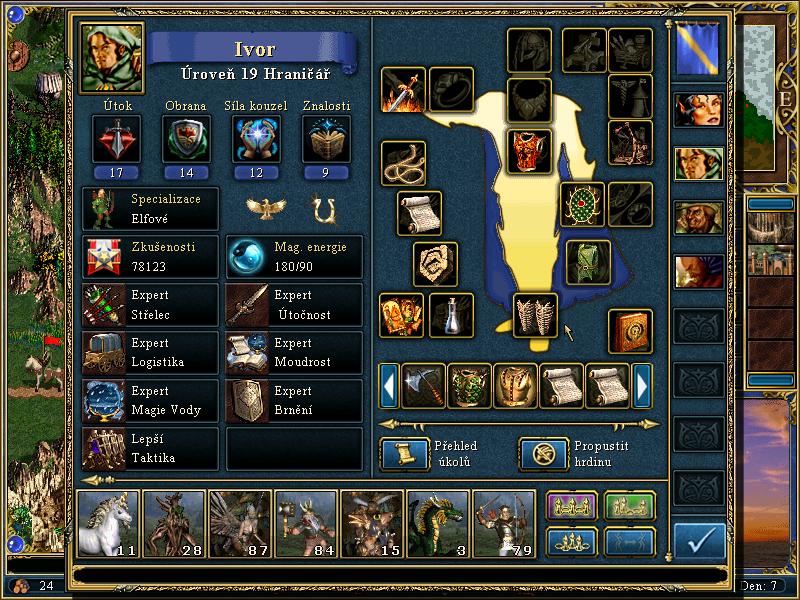Click the axe artifact in the backpack
Viewport: 800px width, 600px height.
(423, 385)
